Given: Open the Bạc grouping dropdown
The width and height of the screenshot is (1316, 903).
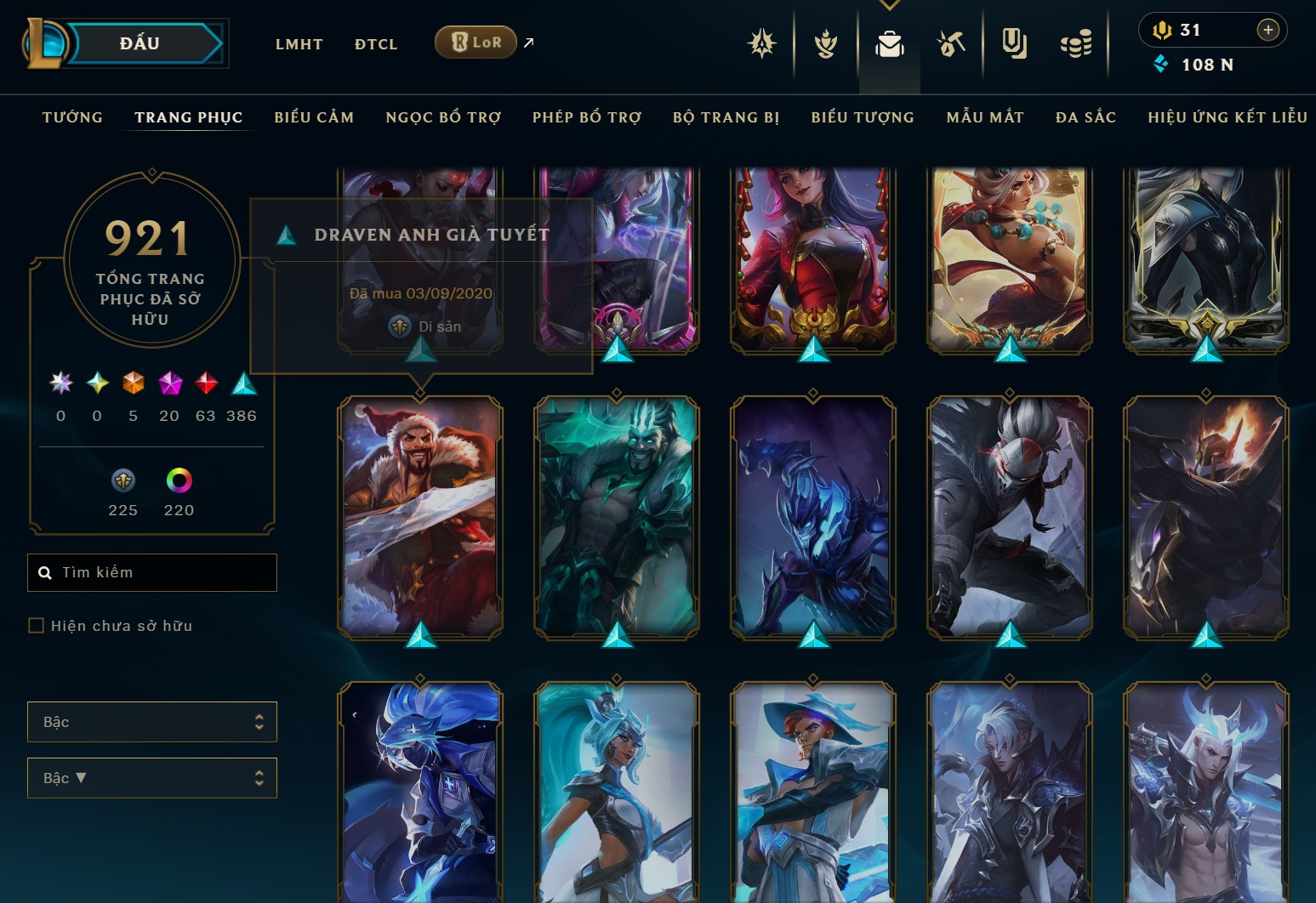Looking at the screenshot, I should tap(152, 722).
